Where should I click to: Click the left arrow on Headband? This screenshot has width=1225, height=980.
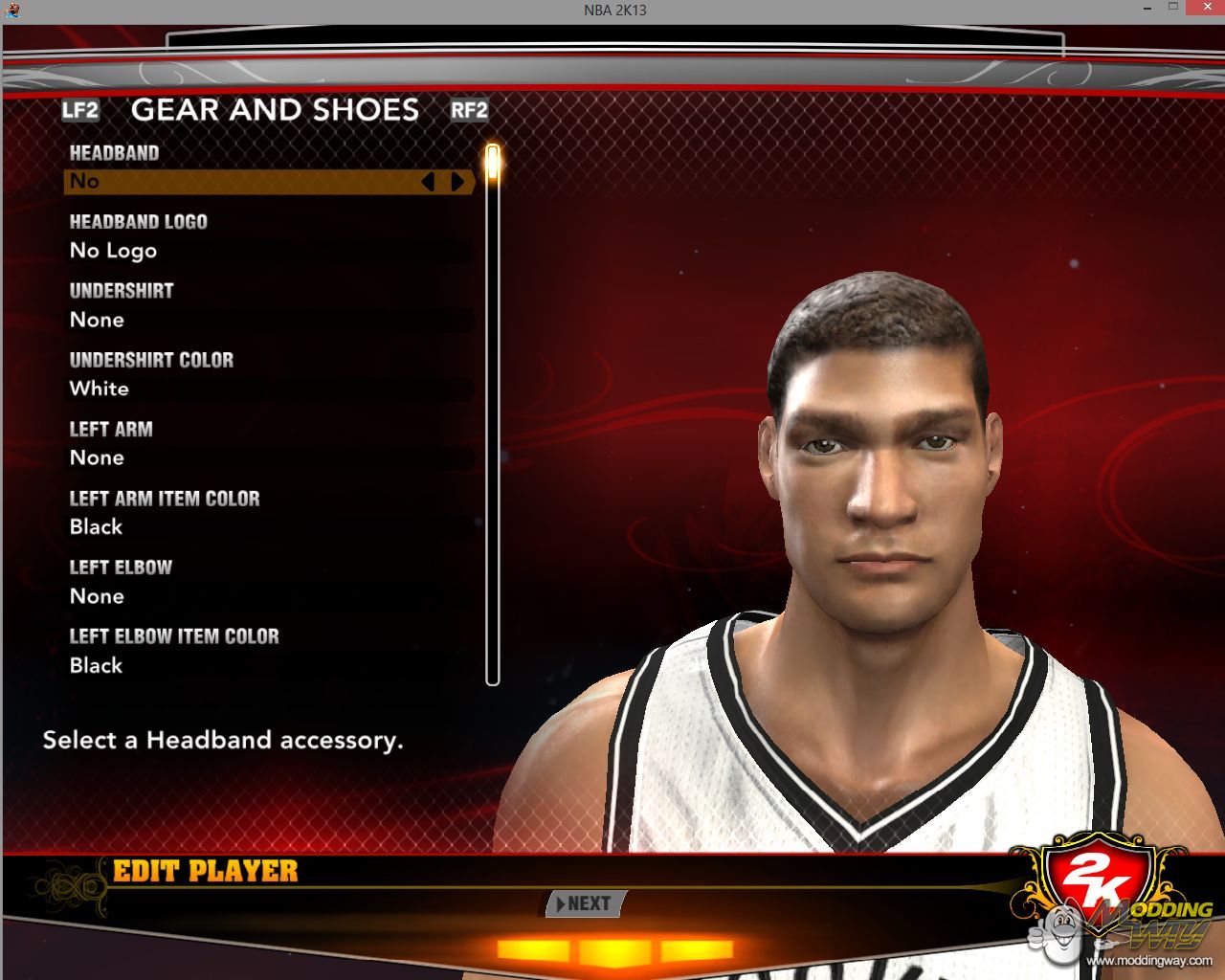(429, 181)
